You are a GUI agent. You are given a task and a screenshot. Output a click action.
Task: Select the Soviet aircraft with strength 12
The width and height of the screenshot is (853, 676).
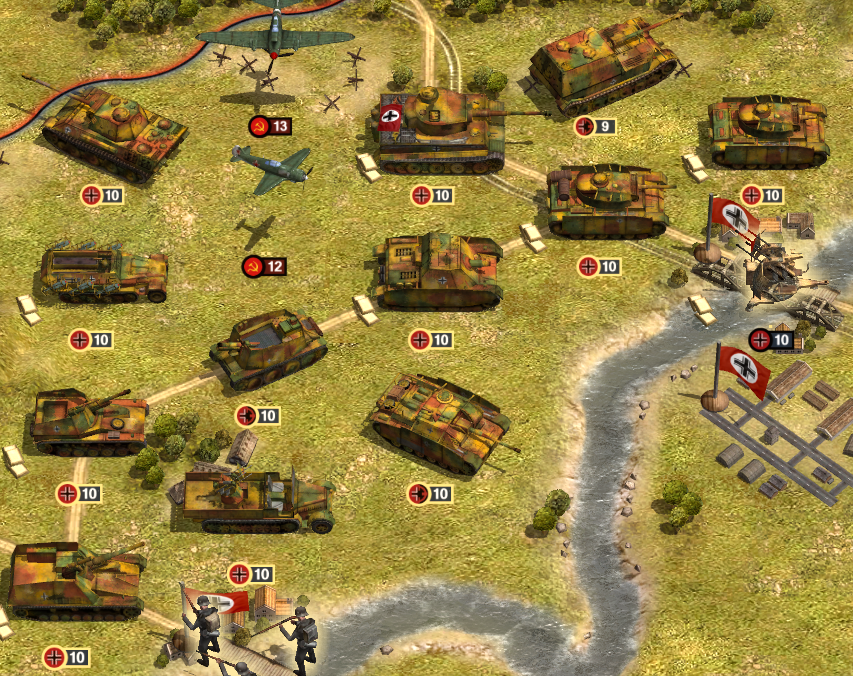[x=270, y=168]
